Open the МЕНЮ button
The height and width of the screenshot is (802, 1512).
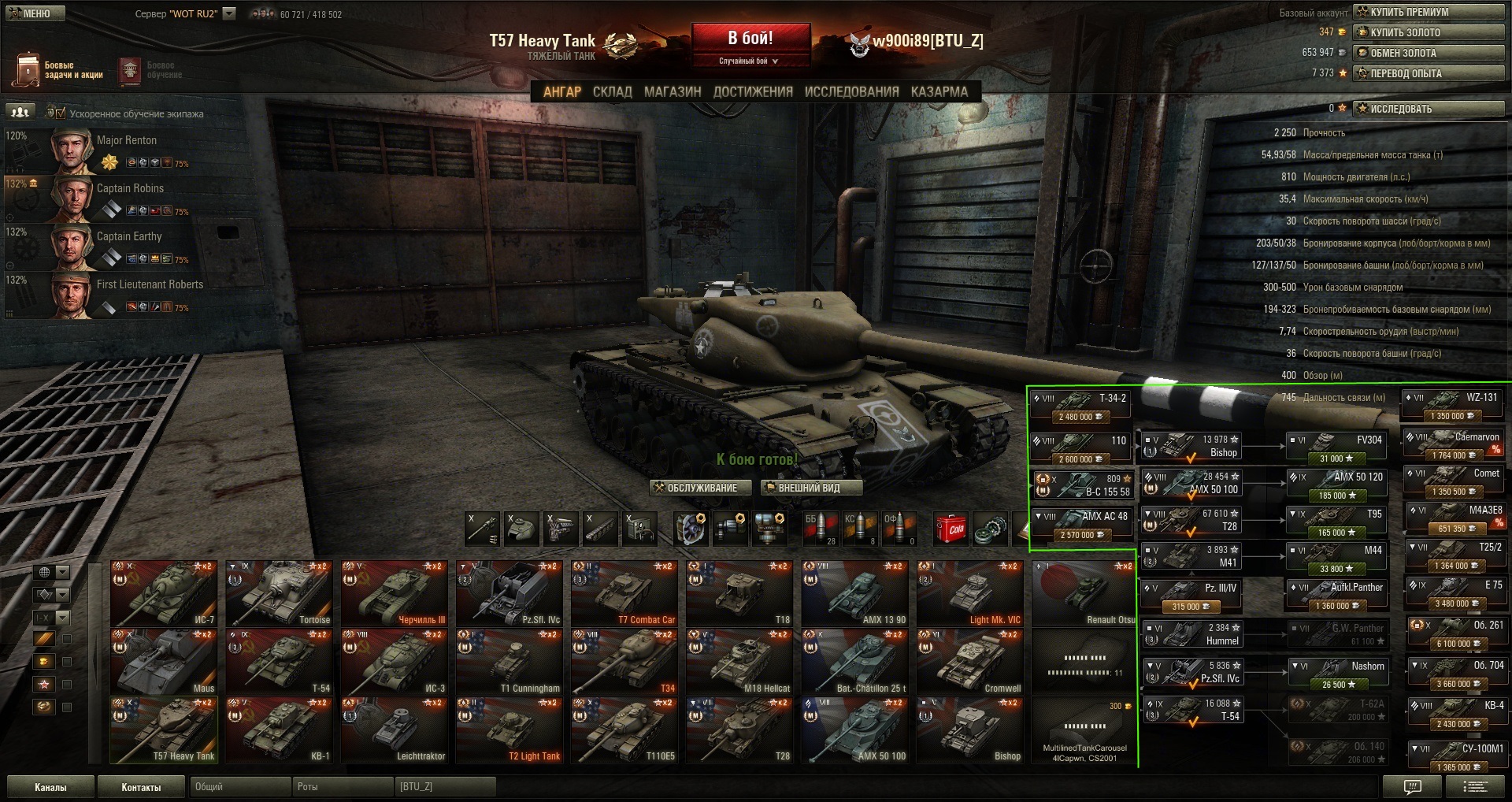(35, 13)
